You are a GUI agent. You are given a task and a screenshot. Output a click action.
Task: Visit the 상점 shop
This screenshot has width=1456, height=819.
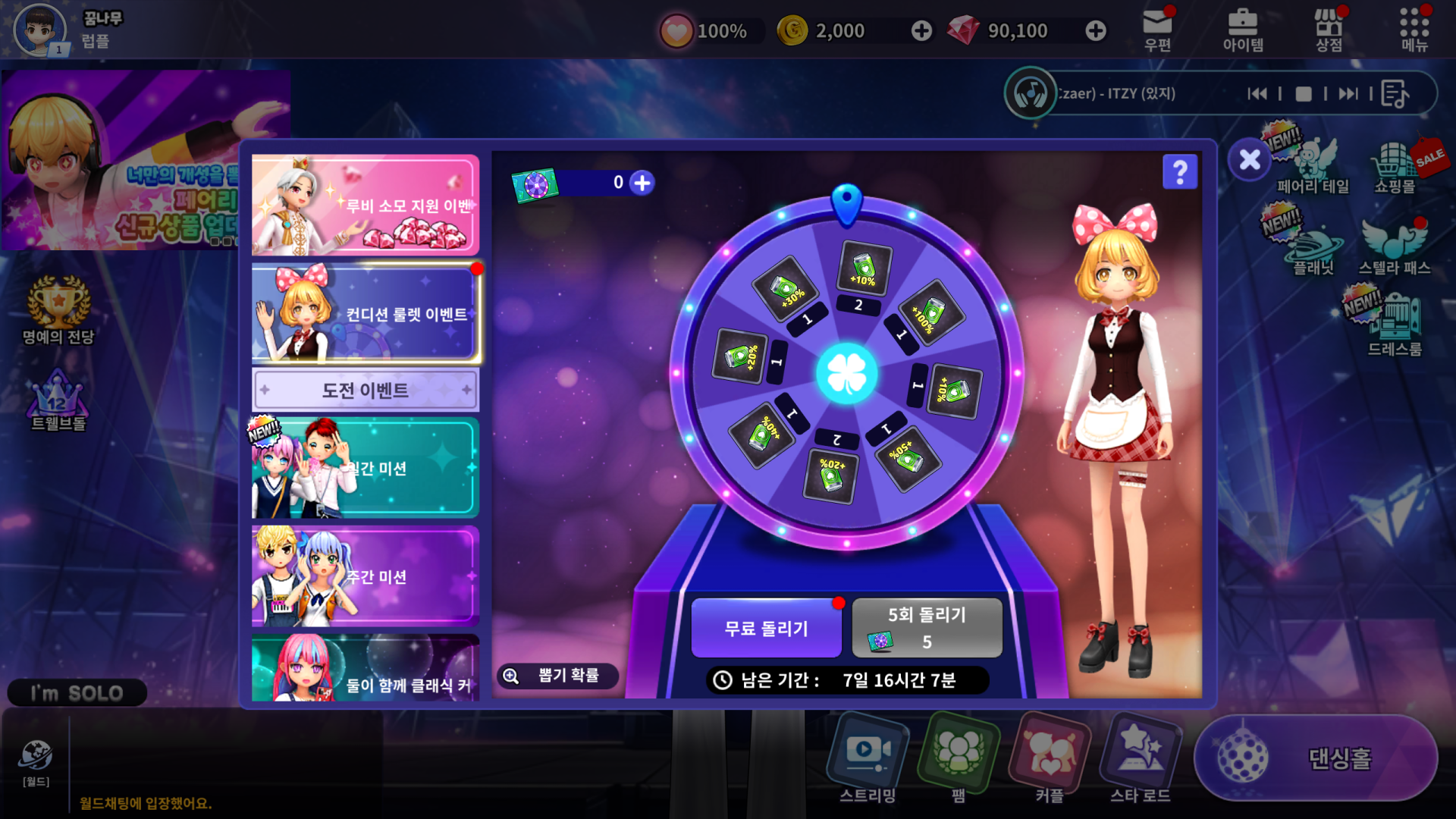[1329, 30]
